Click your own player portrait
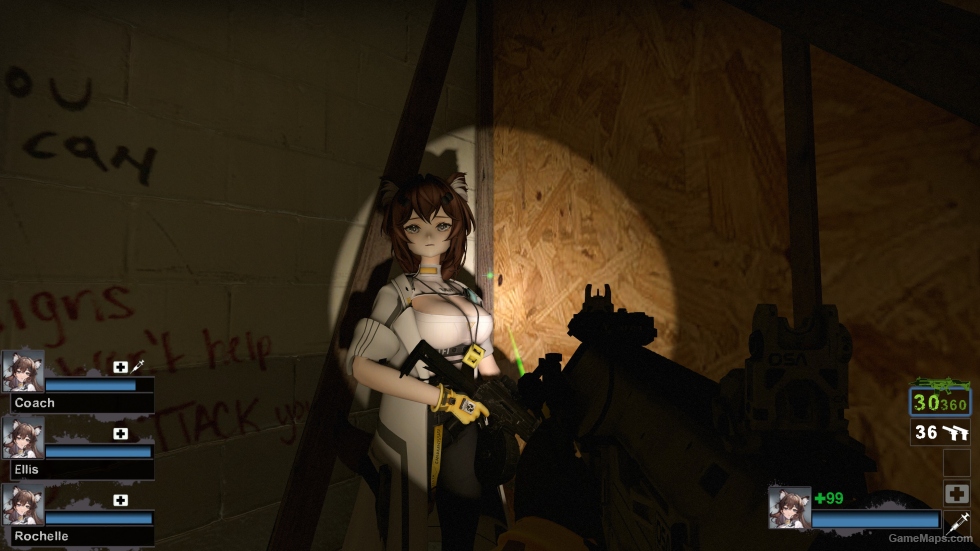This screenshot has height=551, width=980. point(789,507)
